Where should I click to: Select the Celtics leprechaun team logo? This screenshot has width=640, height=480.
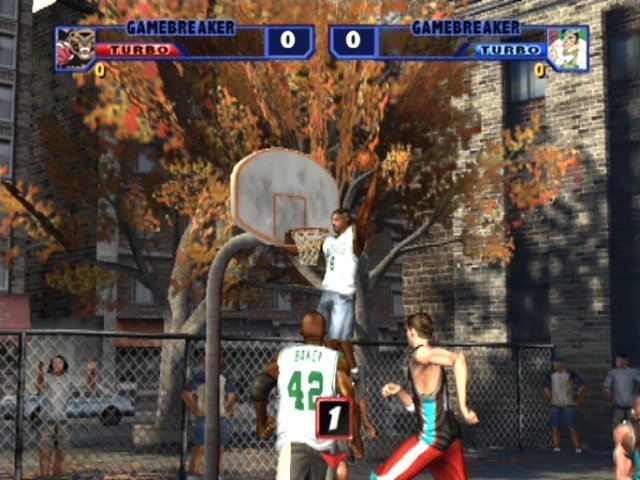[568, 49]
